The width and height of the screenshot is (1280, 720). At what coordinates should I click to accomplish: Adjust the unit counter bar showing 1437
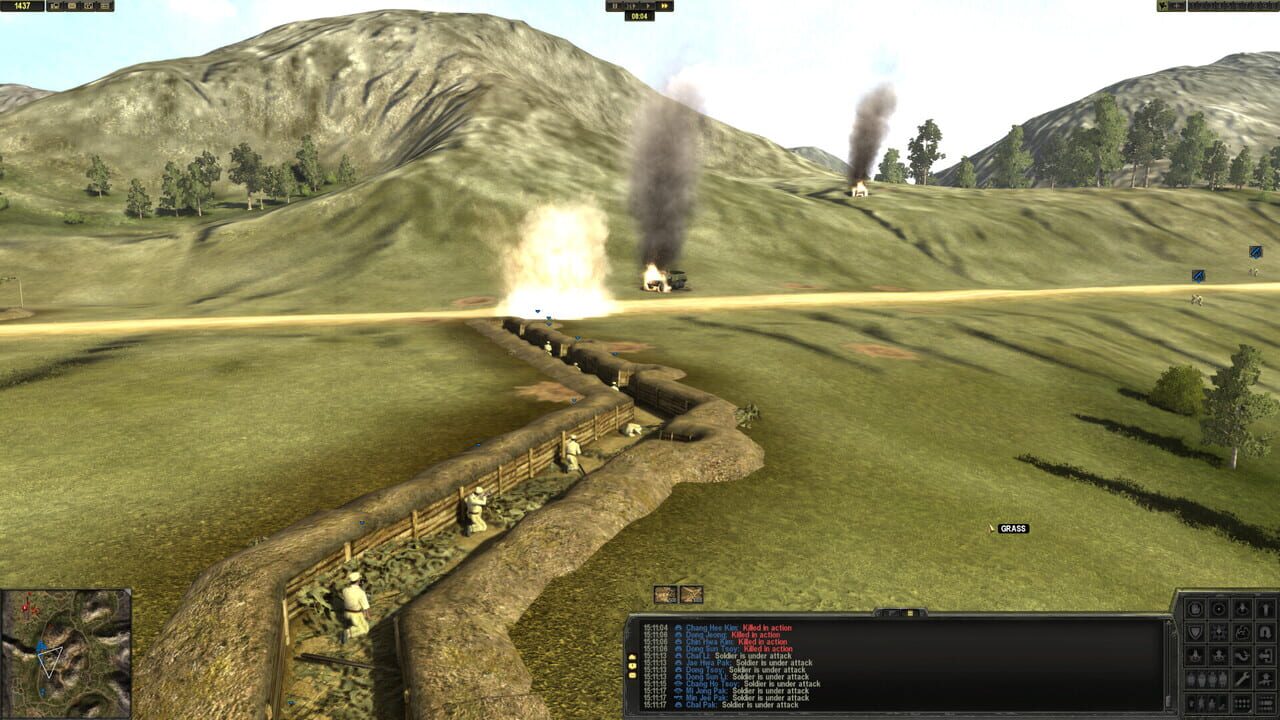click(24, 7)
